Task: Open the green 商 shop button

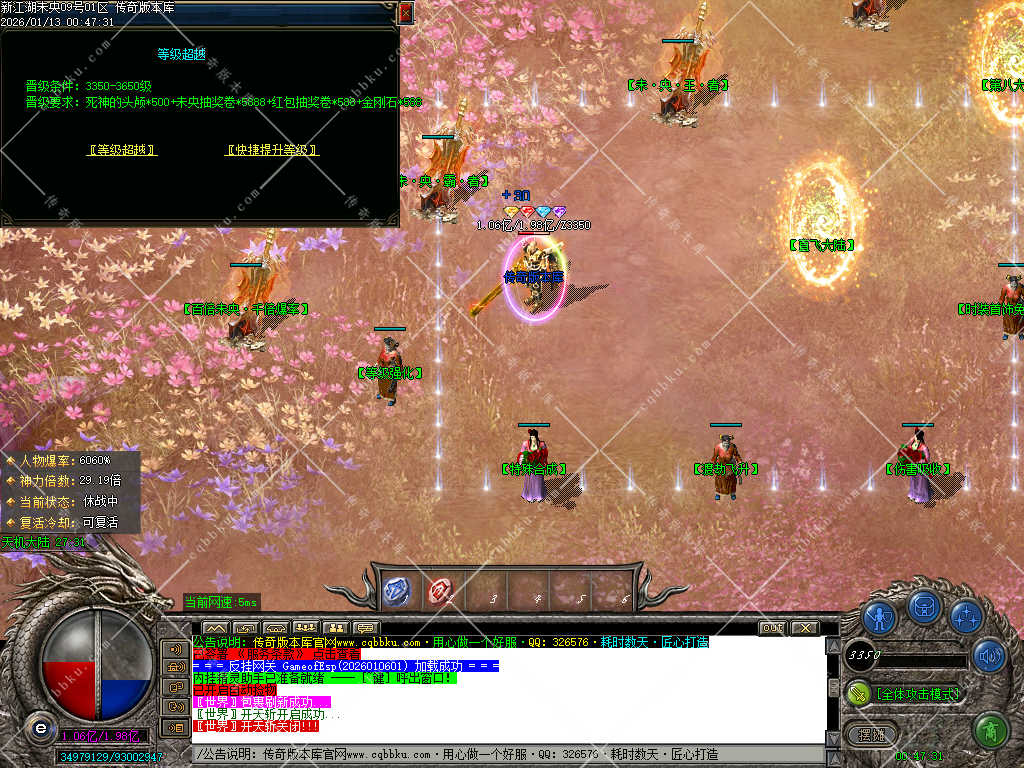Action: click(989, 731)
